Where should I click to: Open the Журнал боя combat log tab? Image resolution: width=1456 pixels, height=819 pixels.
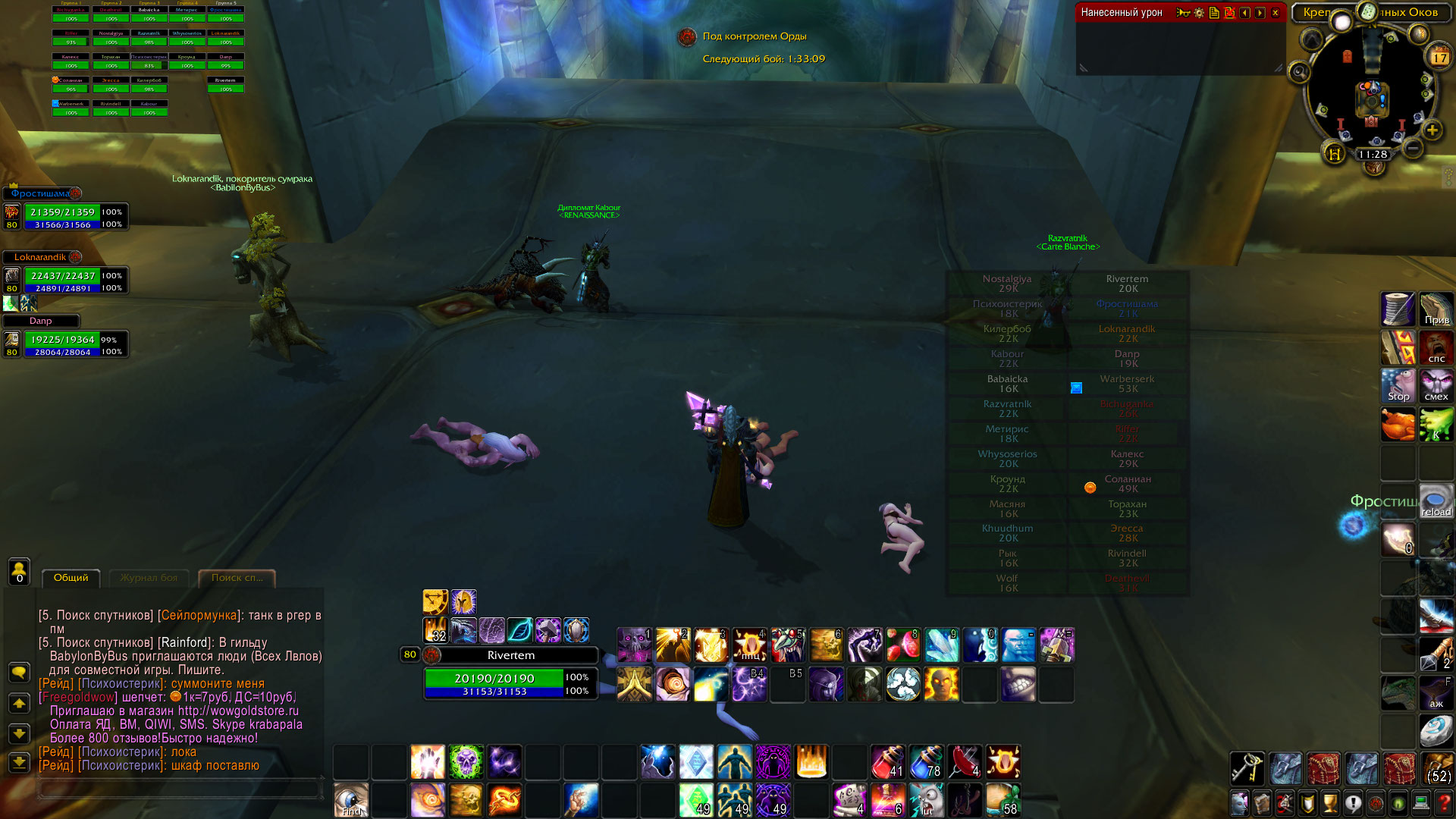(149, 578)
